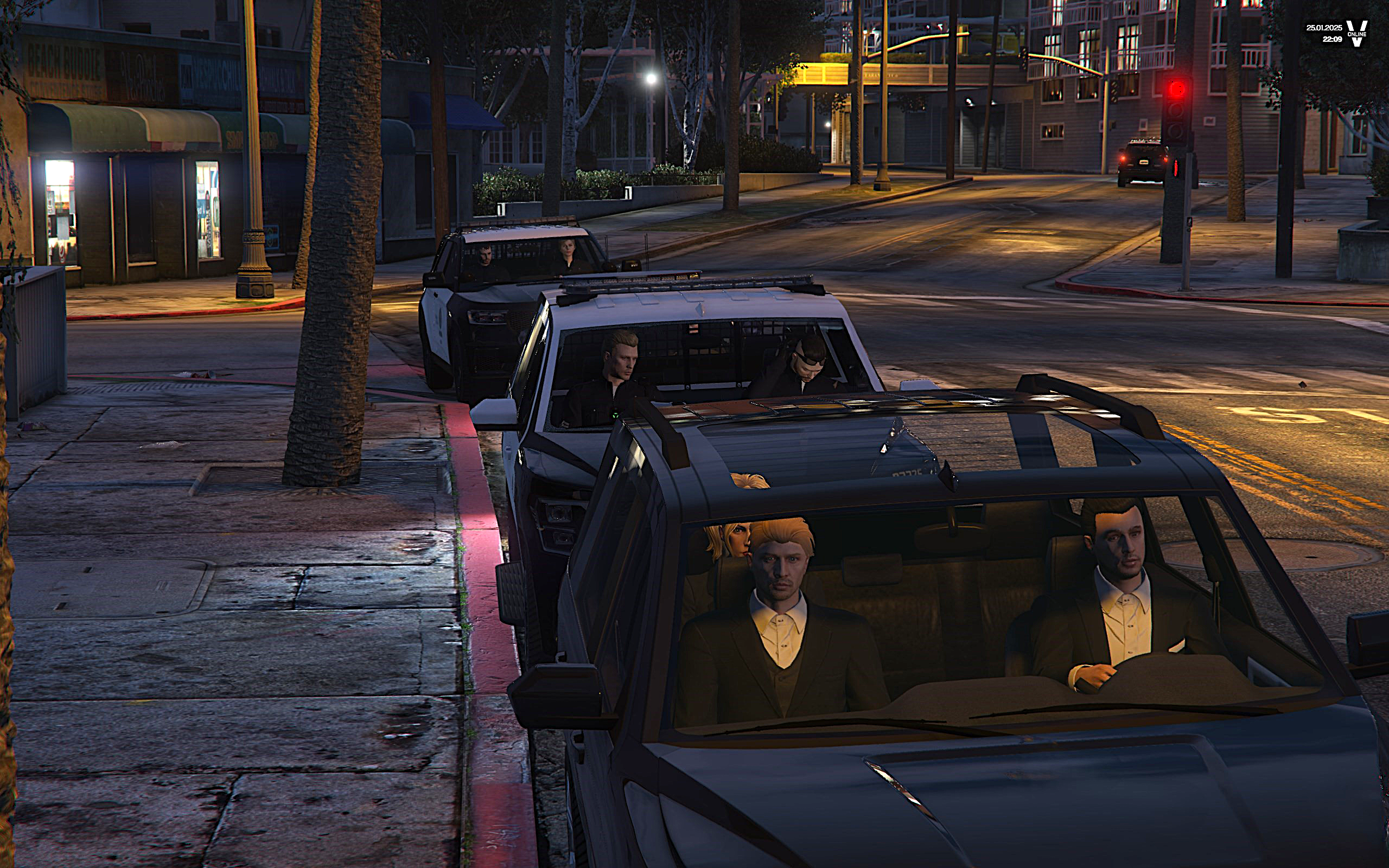Screen dimensions: 1389x868
Task: Click the V Online server logo
Action: point(1357,33)
